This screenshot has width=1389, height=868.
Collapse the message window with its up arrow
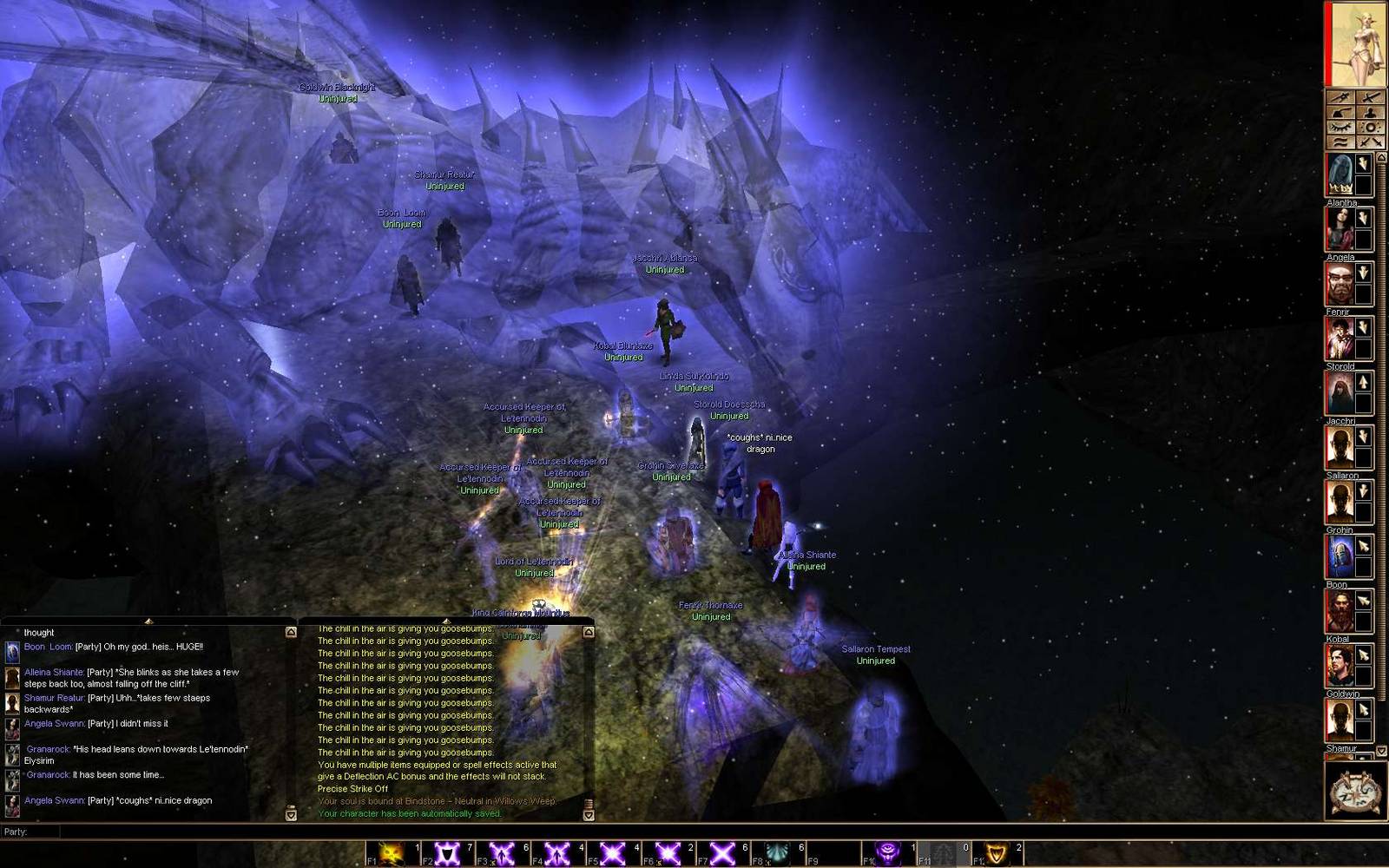pos(589,630)
